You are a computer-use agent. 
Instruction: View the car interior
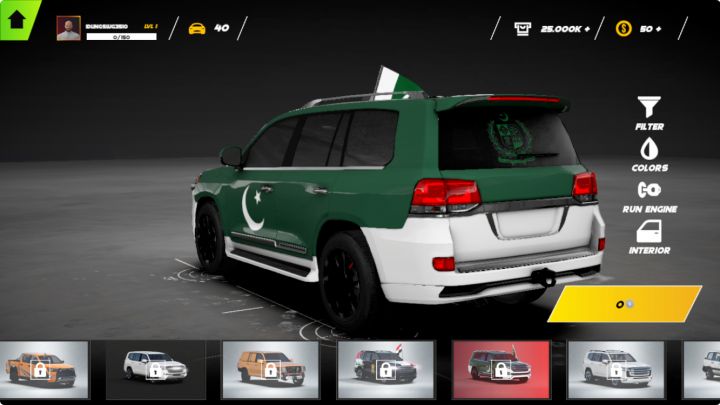coord(649,236)
